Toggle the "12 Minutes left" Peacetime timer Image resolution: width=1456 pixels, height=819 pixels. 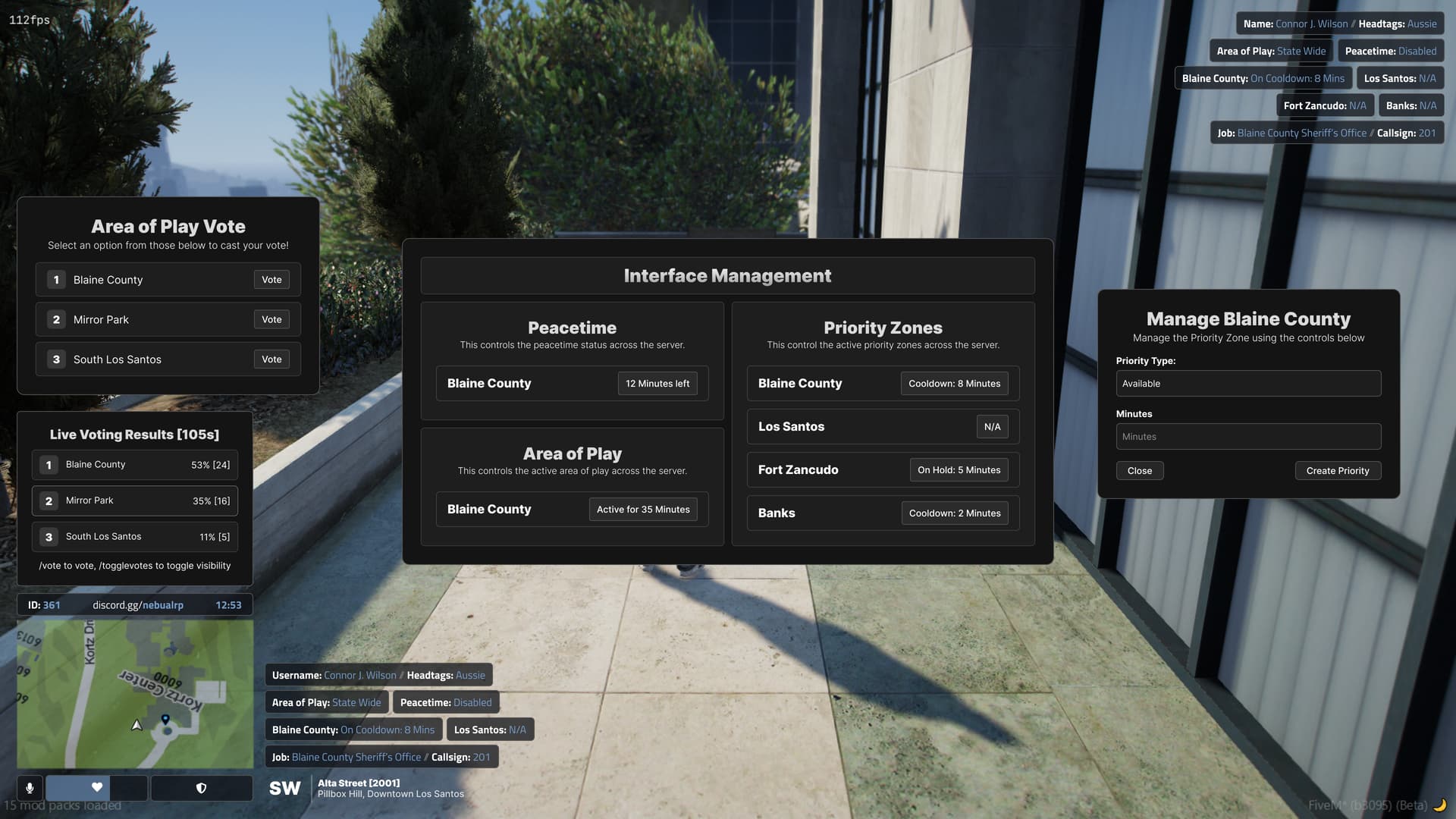(x=657, y=383)
